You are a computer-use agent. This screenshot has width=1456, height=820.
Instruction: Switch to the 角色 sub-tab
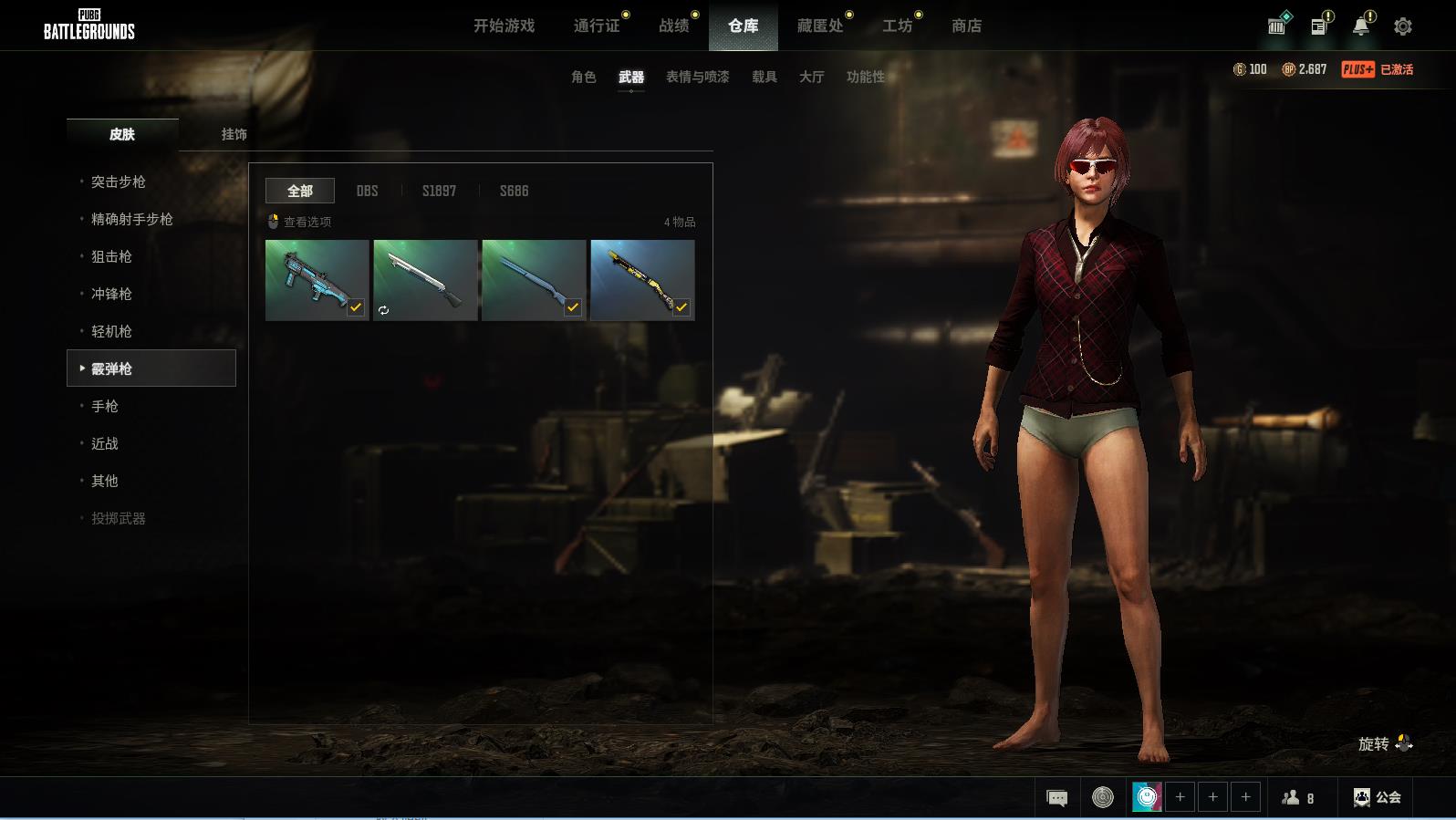583,77
